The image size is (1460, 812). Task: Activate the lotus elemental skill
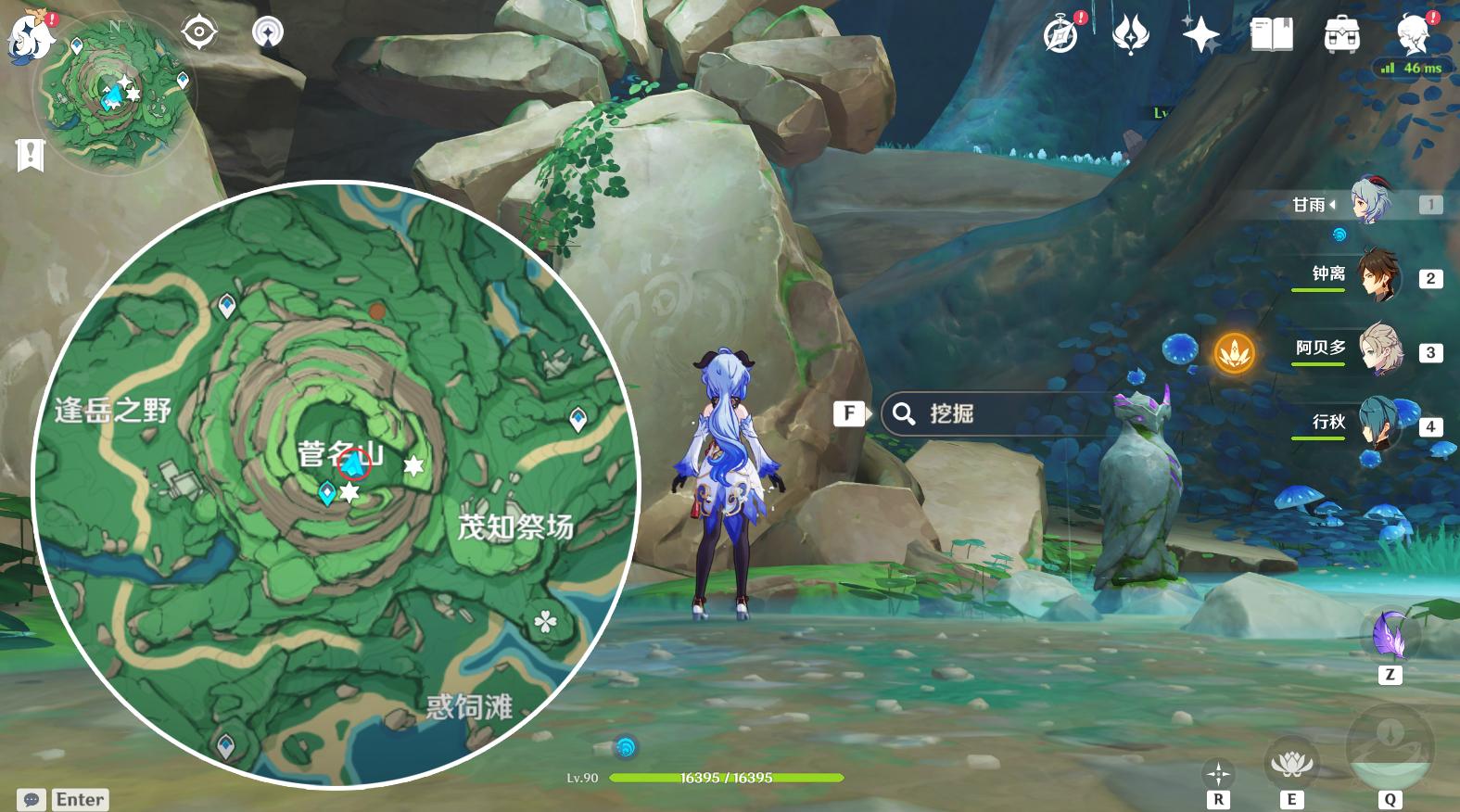pos(1289,765)
